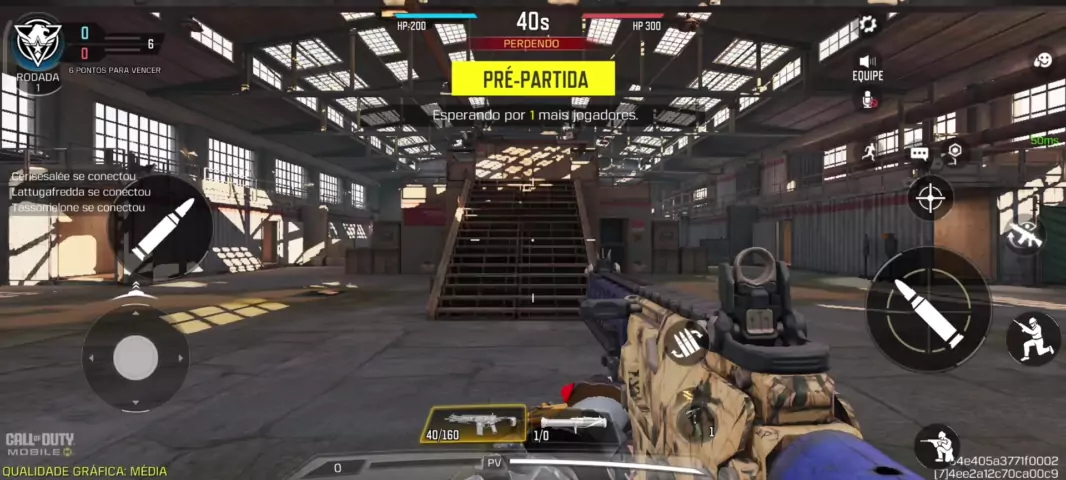Select the primary rifle slot showing 40/160
Viewport: 1066px width, 480px height.
[473, 424]
